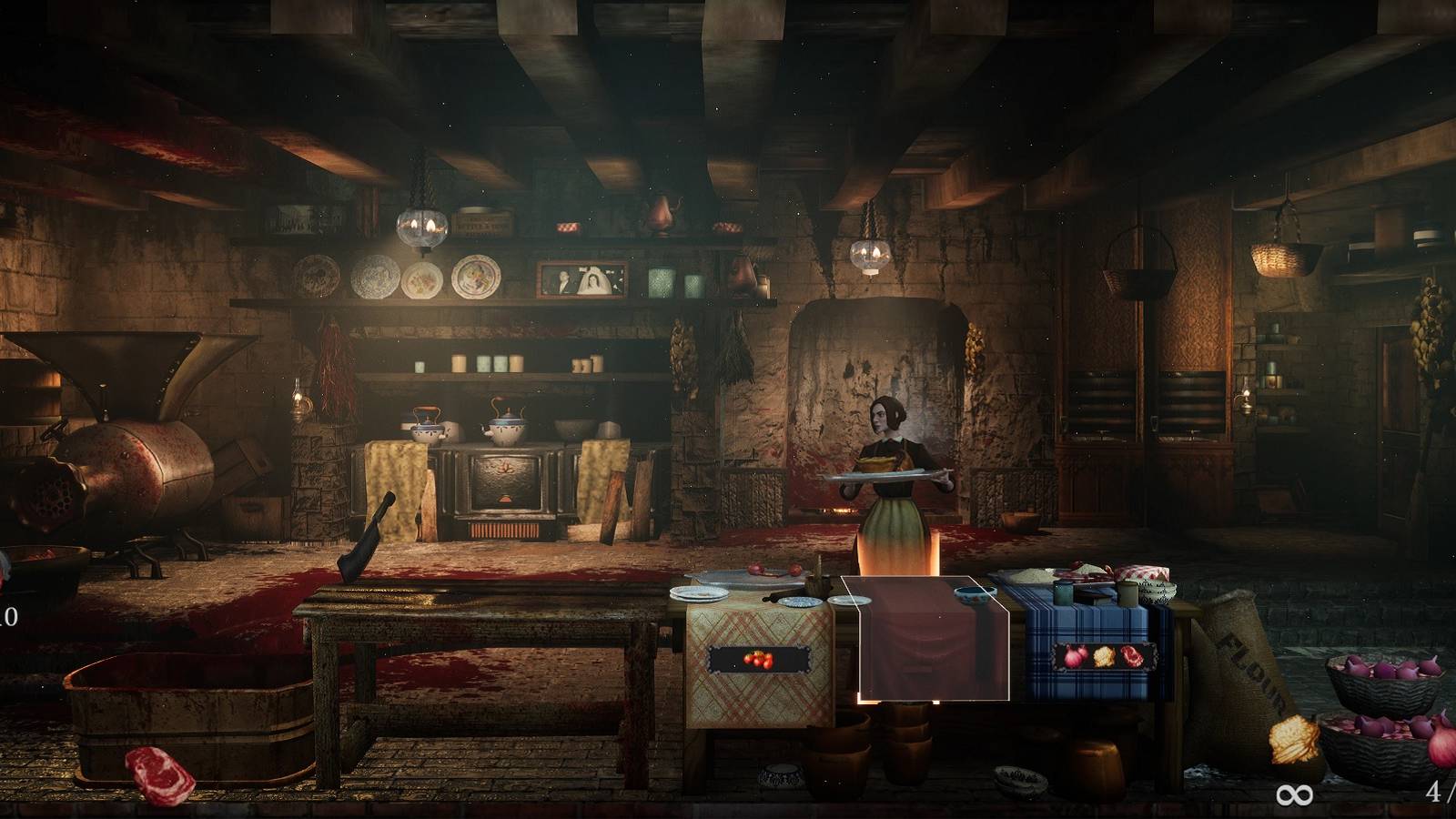Select the tomatoes ingredient icon on the beige recipe card
This screenshot has width=1456, height=819.
point(758,660)
